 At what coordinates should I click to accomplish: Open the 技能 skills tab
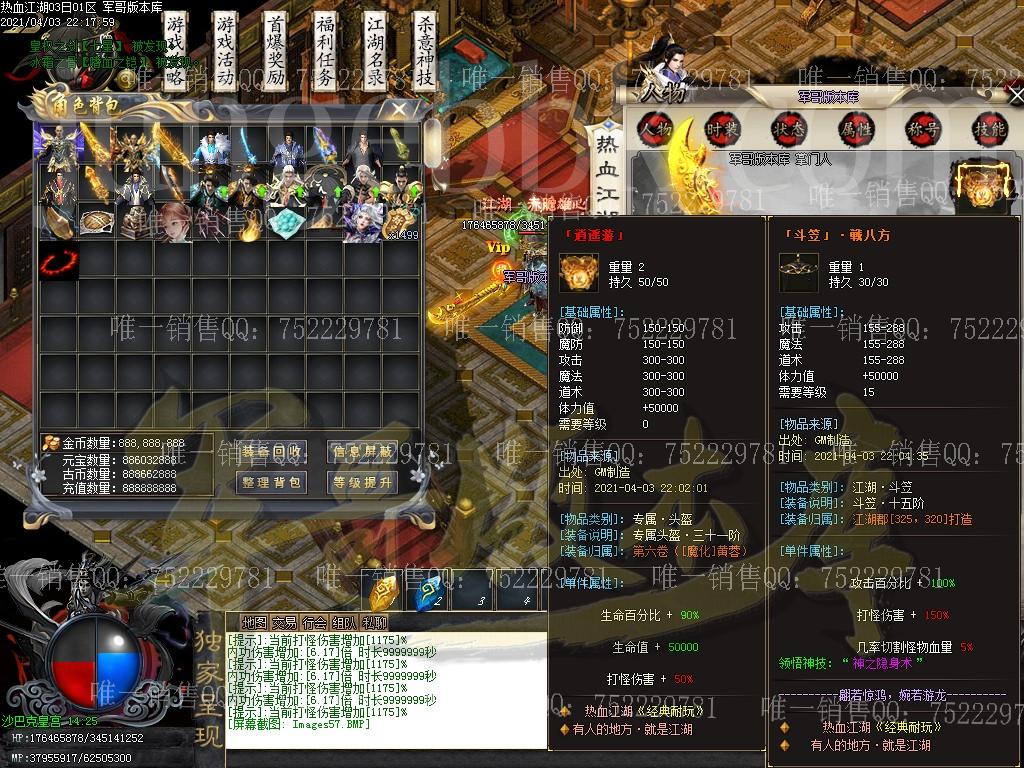(989, 128)
